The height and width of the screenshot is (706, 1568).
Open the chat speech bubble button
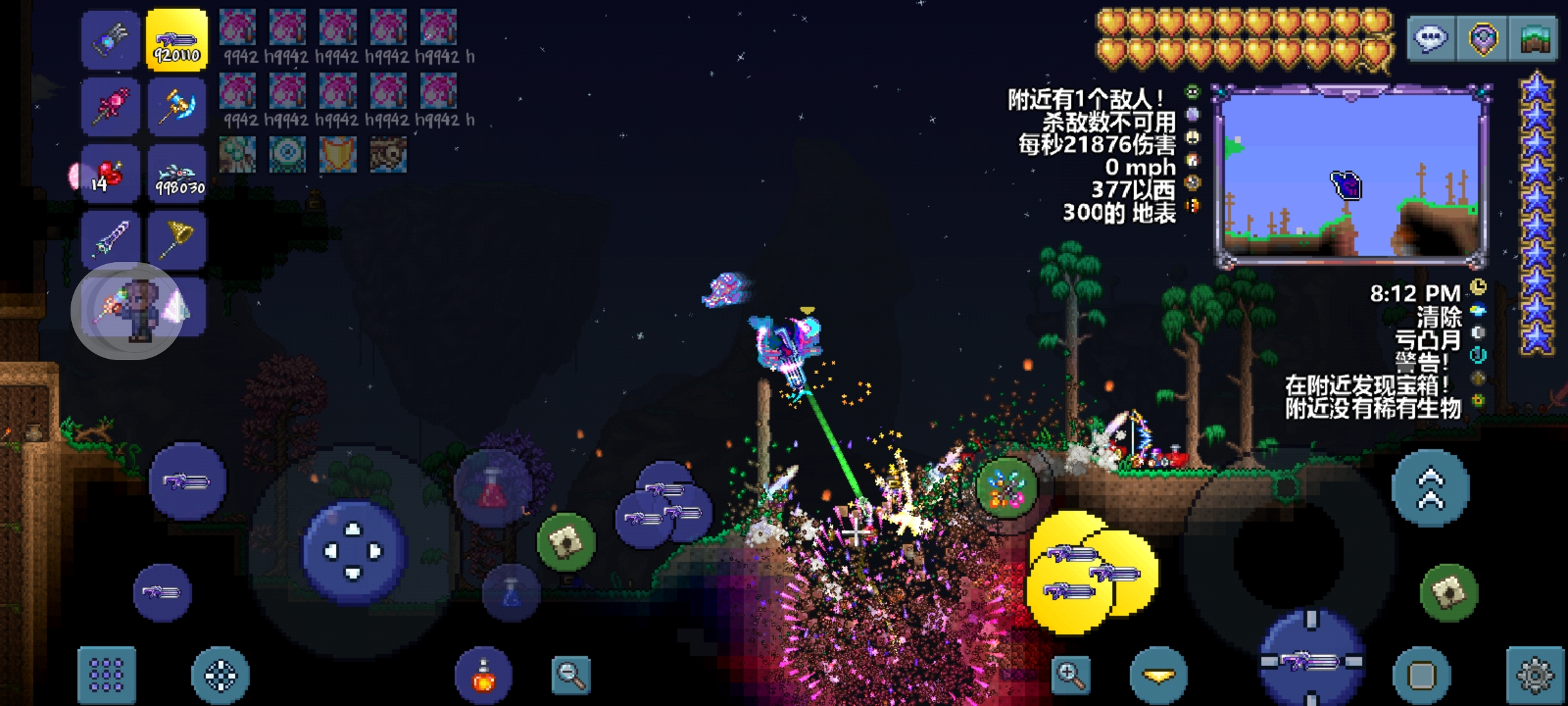1431,39
